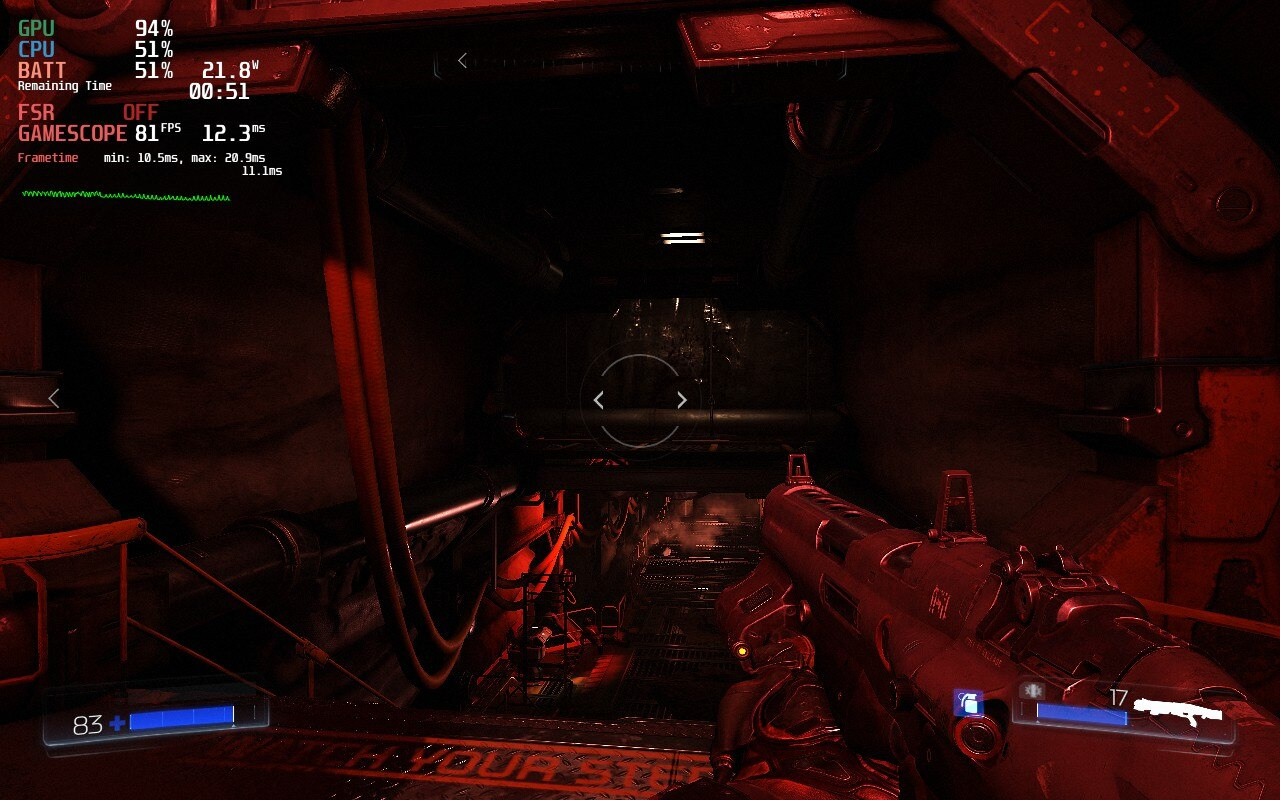Expand the left screen-edge chevron arrow
Screen dimensions: 1280x800
[x=55, y=397]
